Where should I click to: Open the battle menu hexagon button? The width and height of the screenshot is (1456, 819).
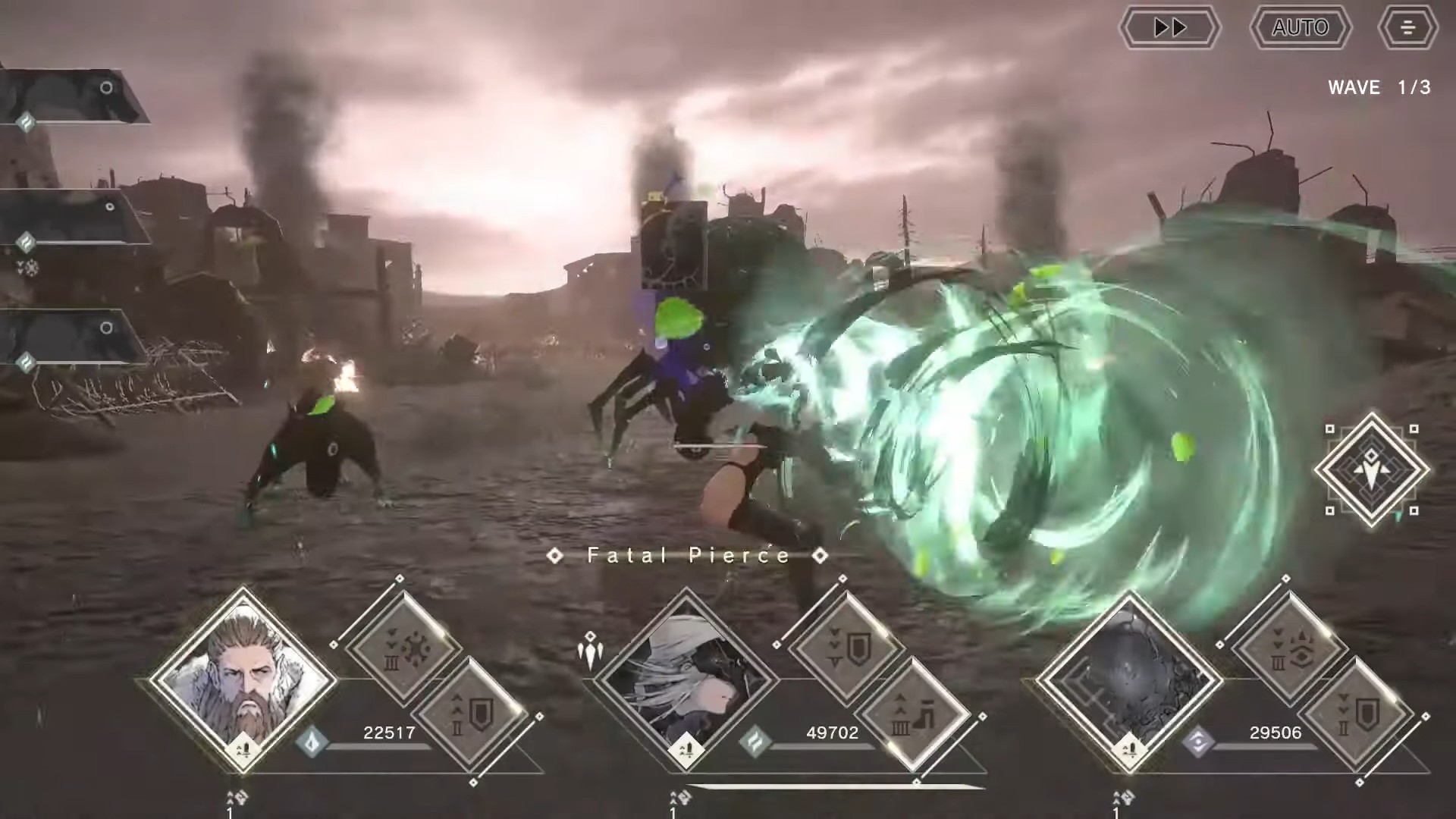coord(1407,28)
